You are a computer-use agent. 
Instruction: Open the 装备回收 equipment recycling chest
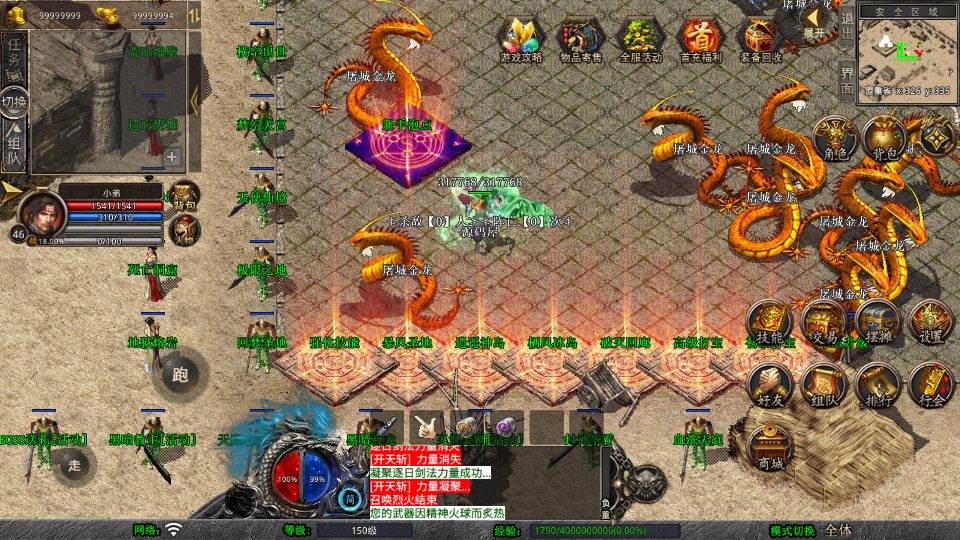click(x=761, y=40)
